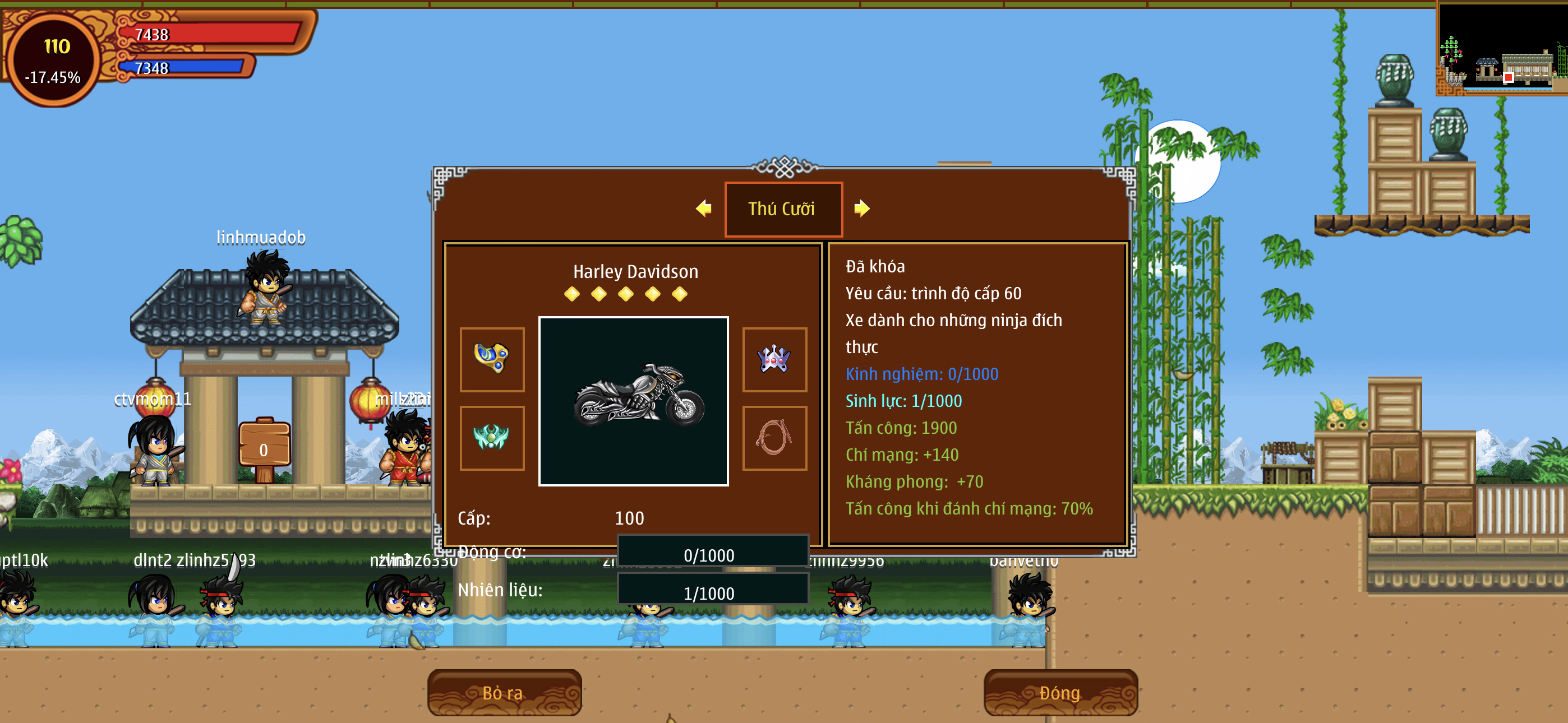Pick the spiked purple mask slot
Image resolution: width=1568 pixels, height=723 pixels.
click(774, 359)
